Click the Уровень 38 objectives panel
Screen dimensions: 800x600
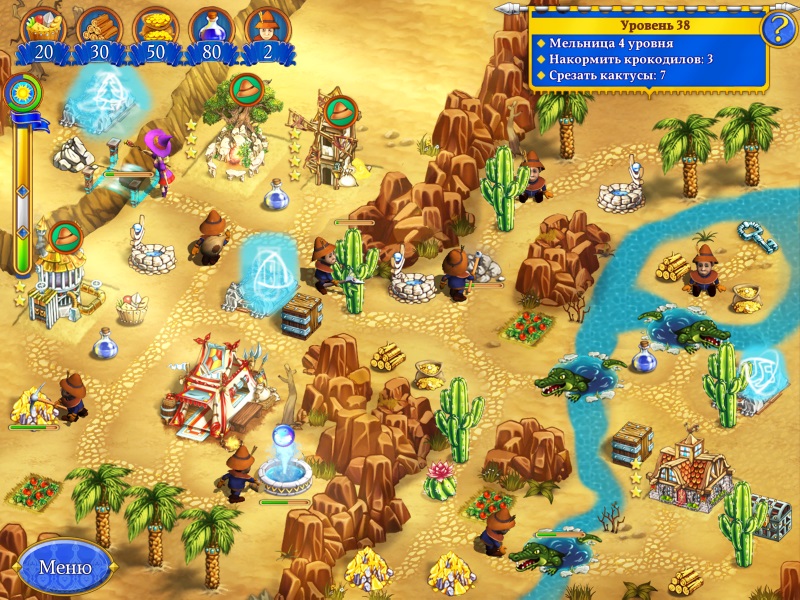648,49
